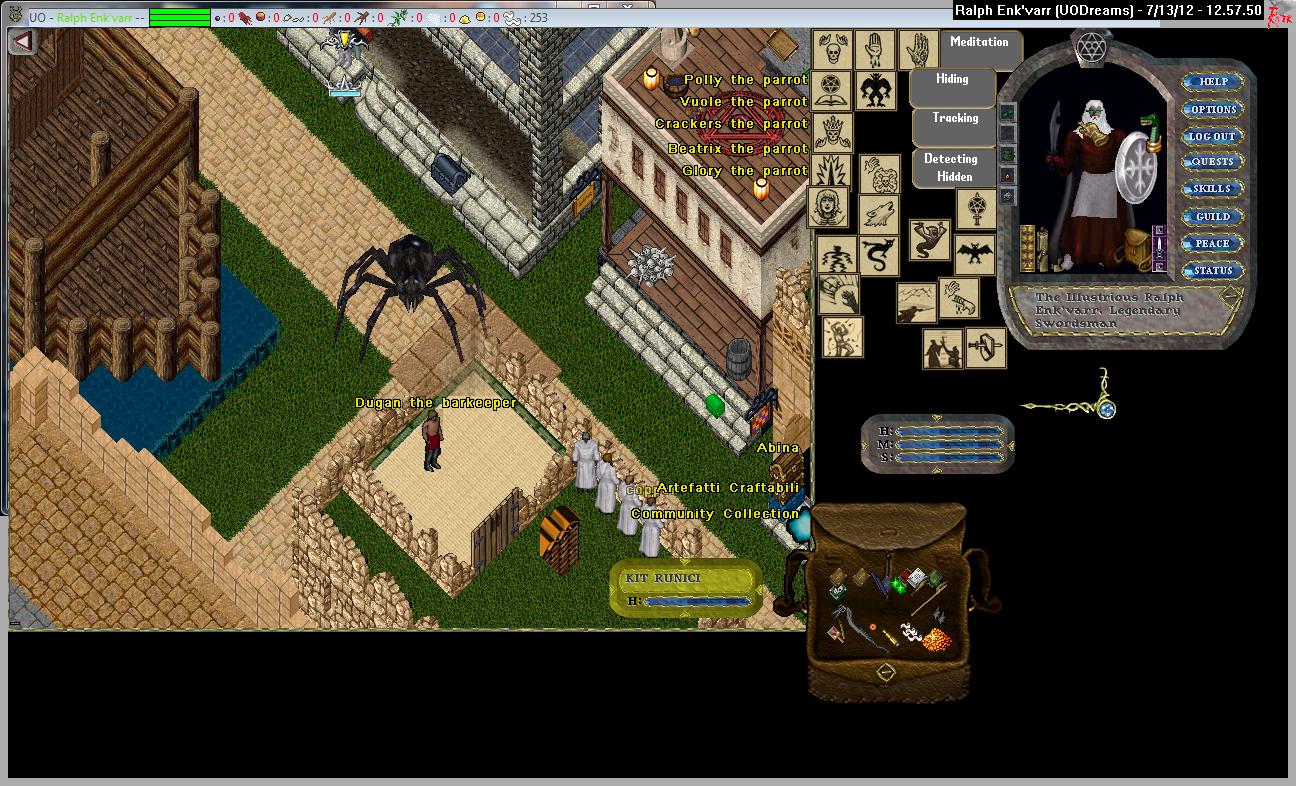Screen dimensions: 1296x786
Task: Click the Log Out button
Action: click(x=1212, y=136)
